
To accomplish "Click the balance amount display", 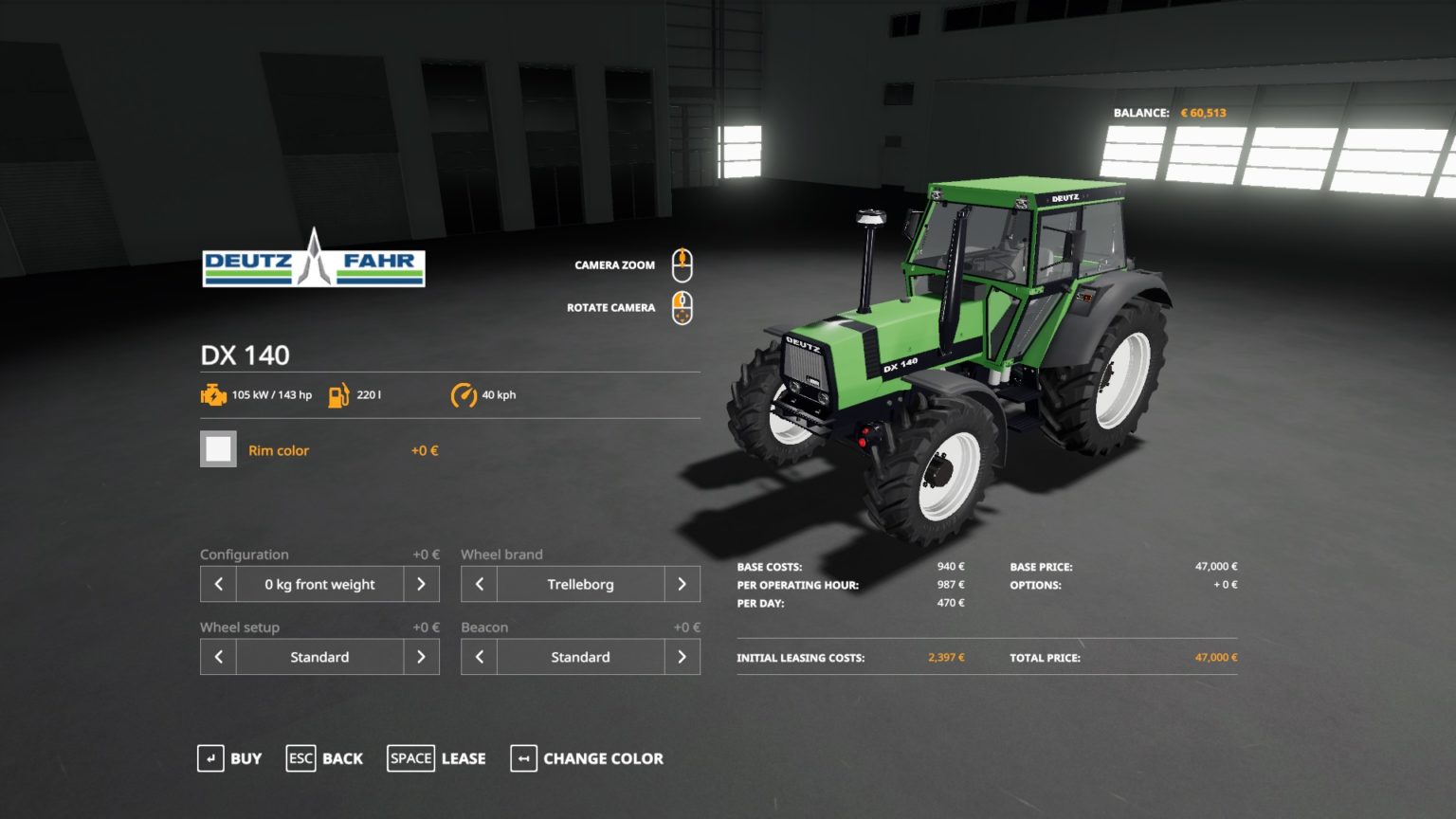I will (x=1203, y=112).
